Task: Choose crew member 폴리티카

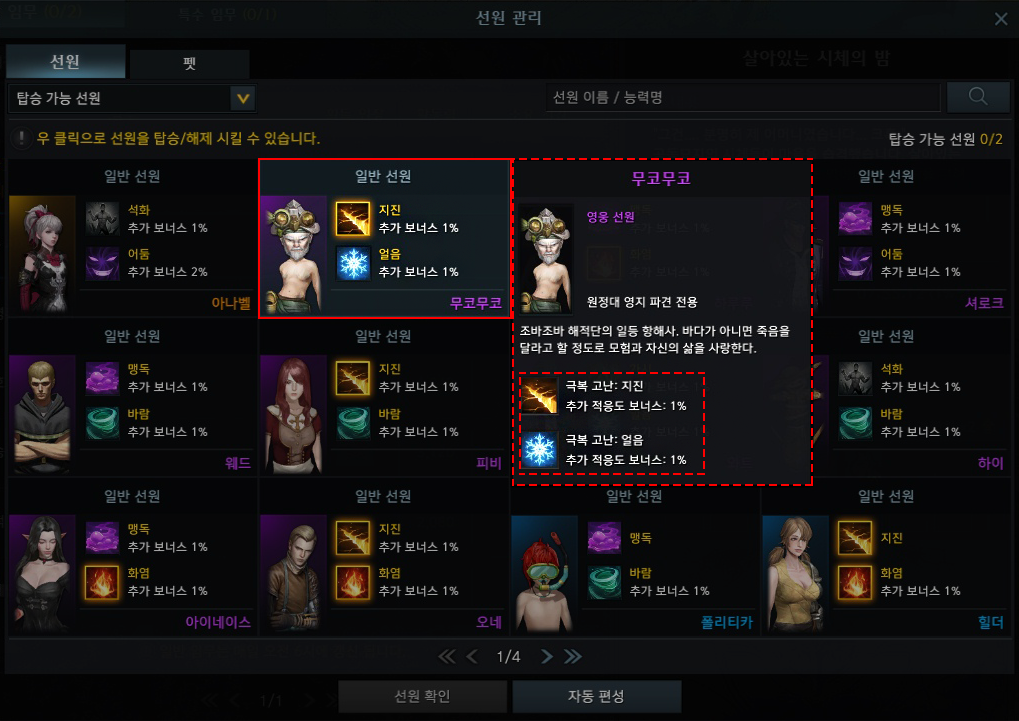Action: pyautogui.click(x=635, y=560)
